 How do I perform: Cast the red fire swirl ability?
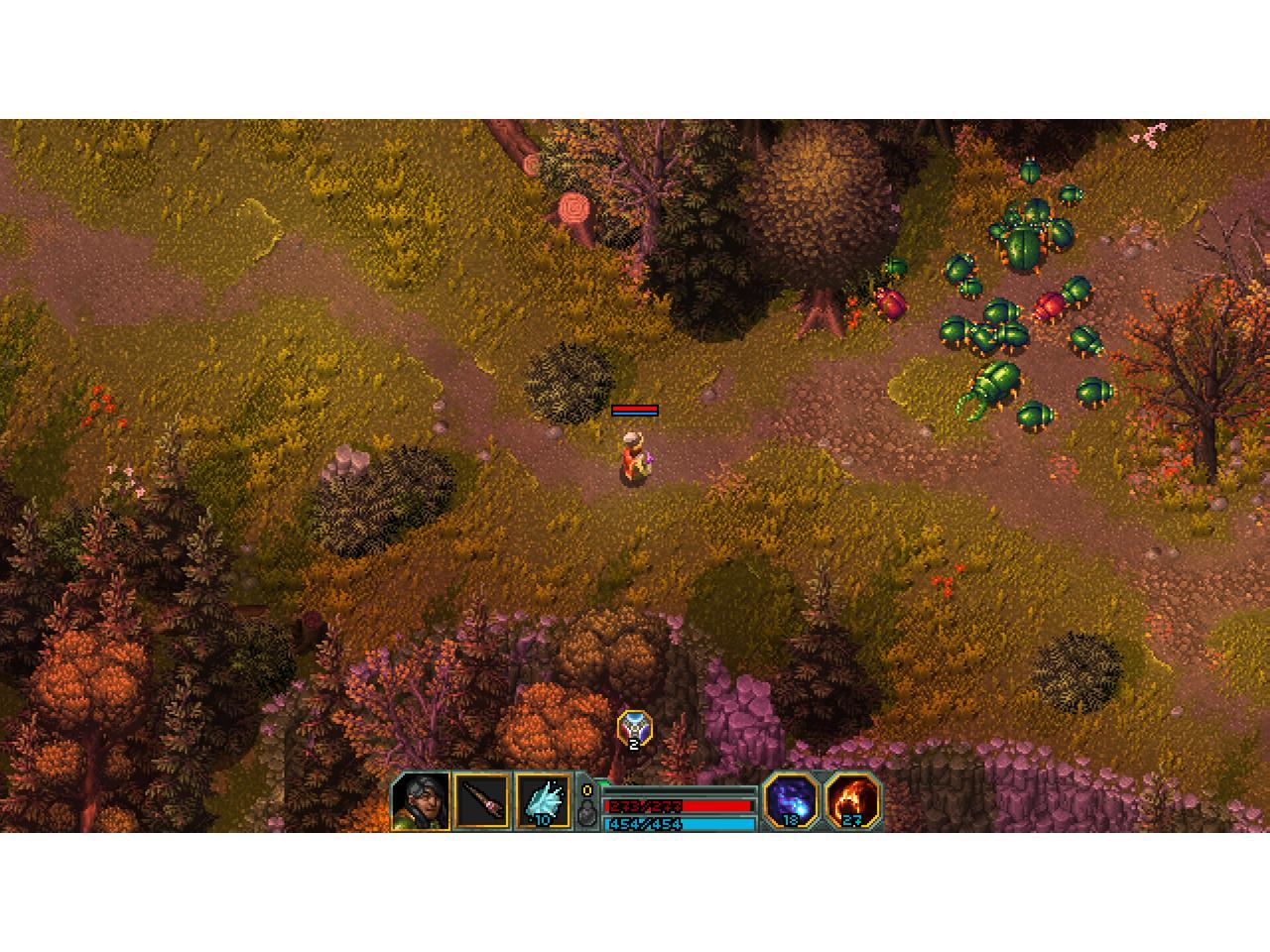[852, 800]
